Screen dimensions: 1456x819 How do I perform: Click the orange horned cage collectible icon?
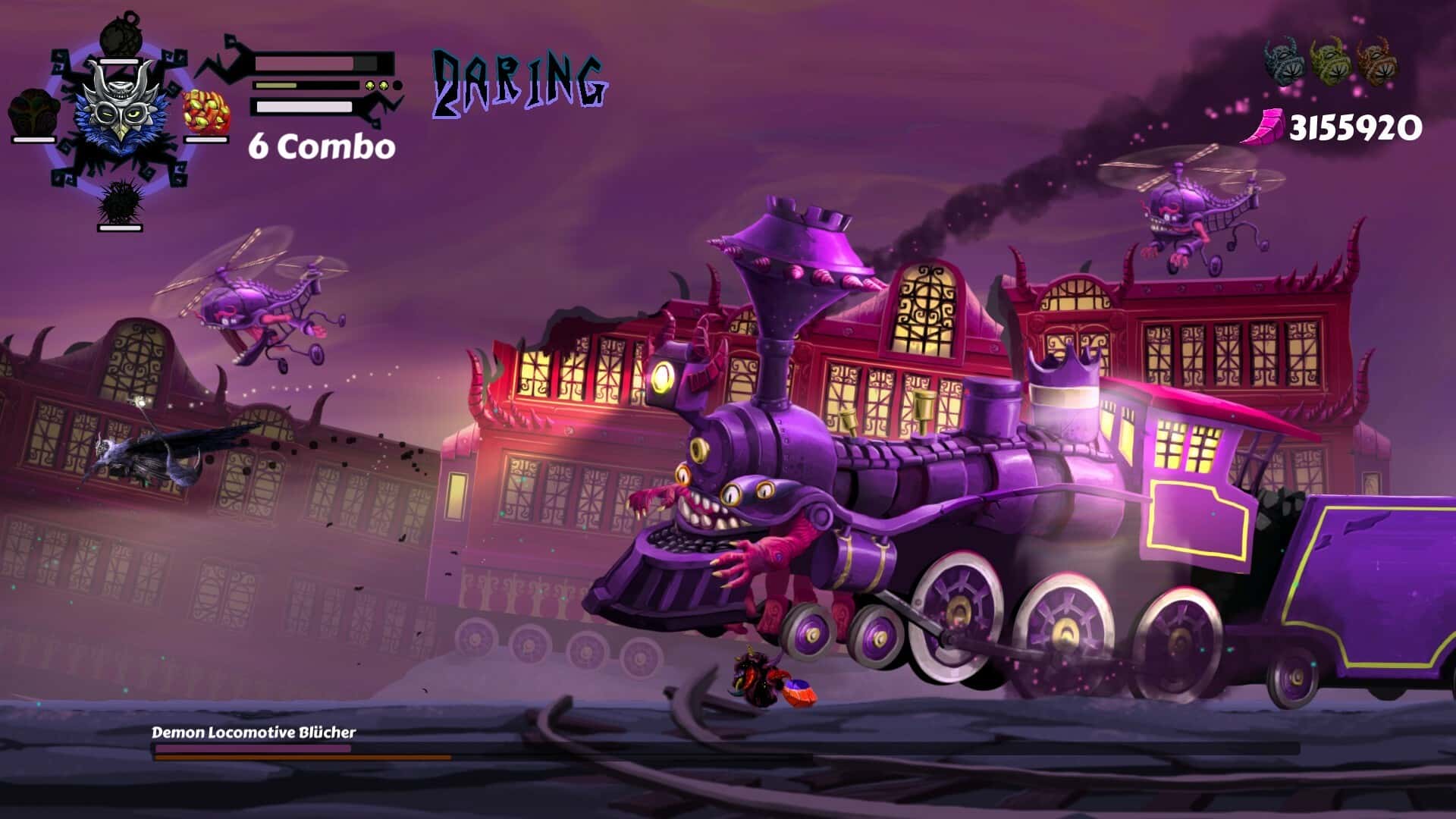point(1376,61)
